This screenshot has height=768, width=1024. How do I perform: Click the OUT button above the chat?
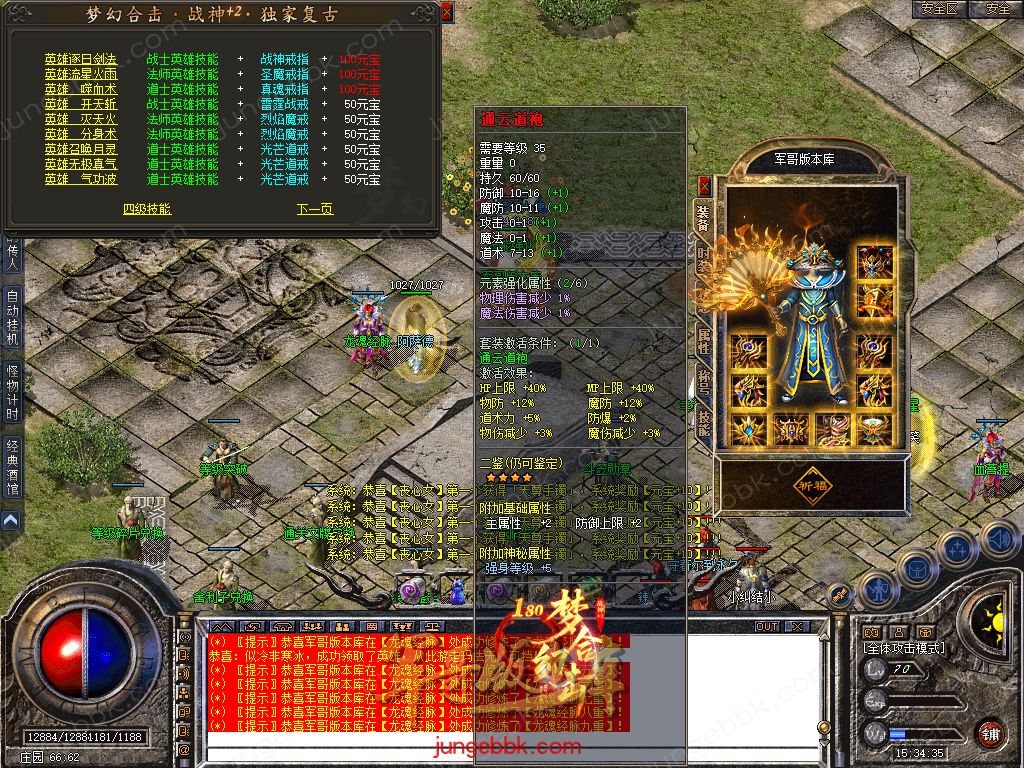click(x=766, y=626)
